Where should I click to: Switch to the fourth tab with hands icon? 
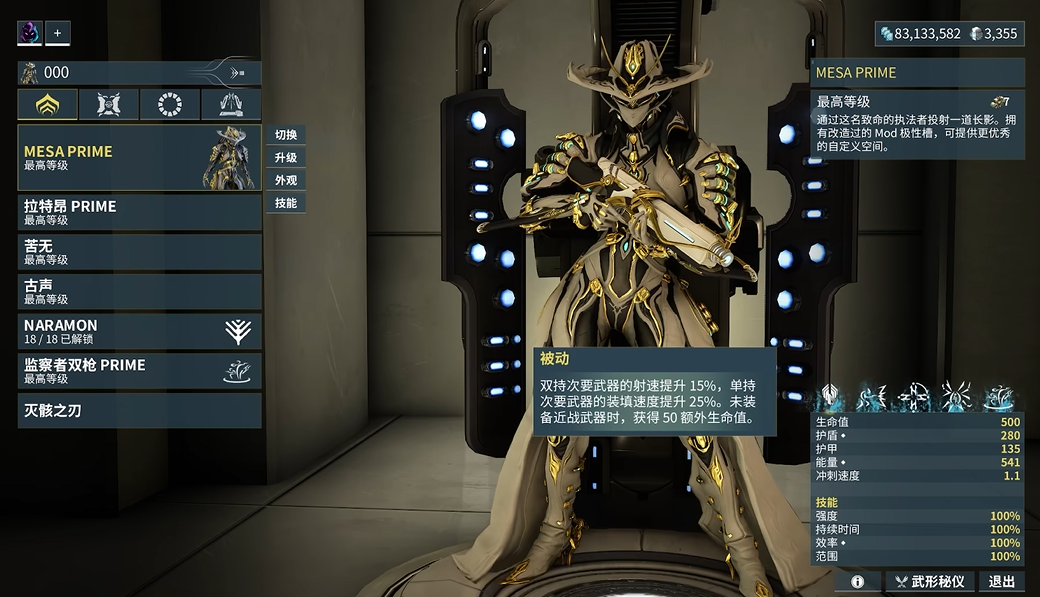(231, 104)
